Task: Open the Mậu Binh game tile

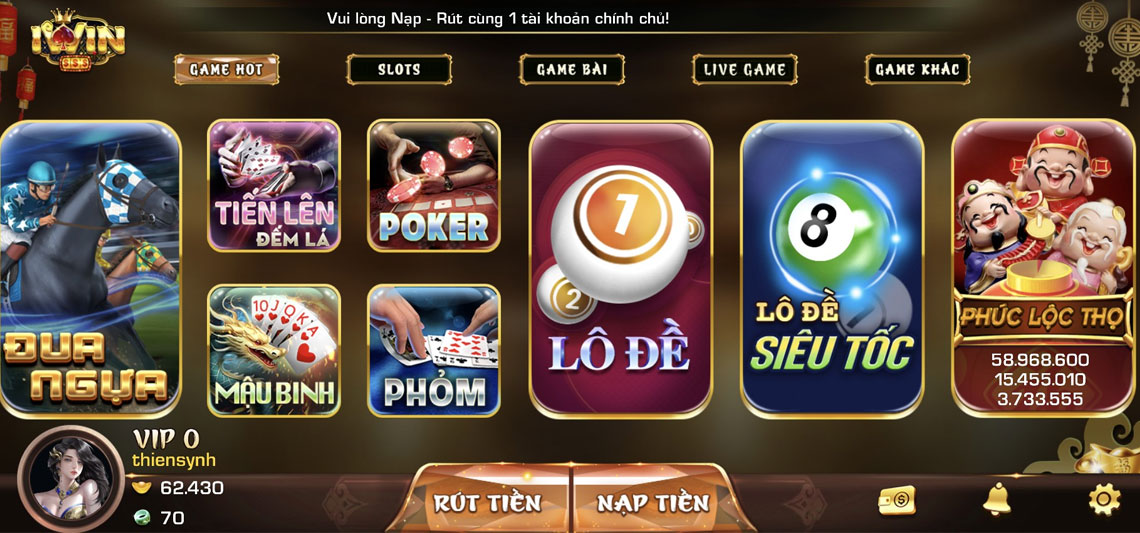Action: coord(274,350)
